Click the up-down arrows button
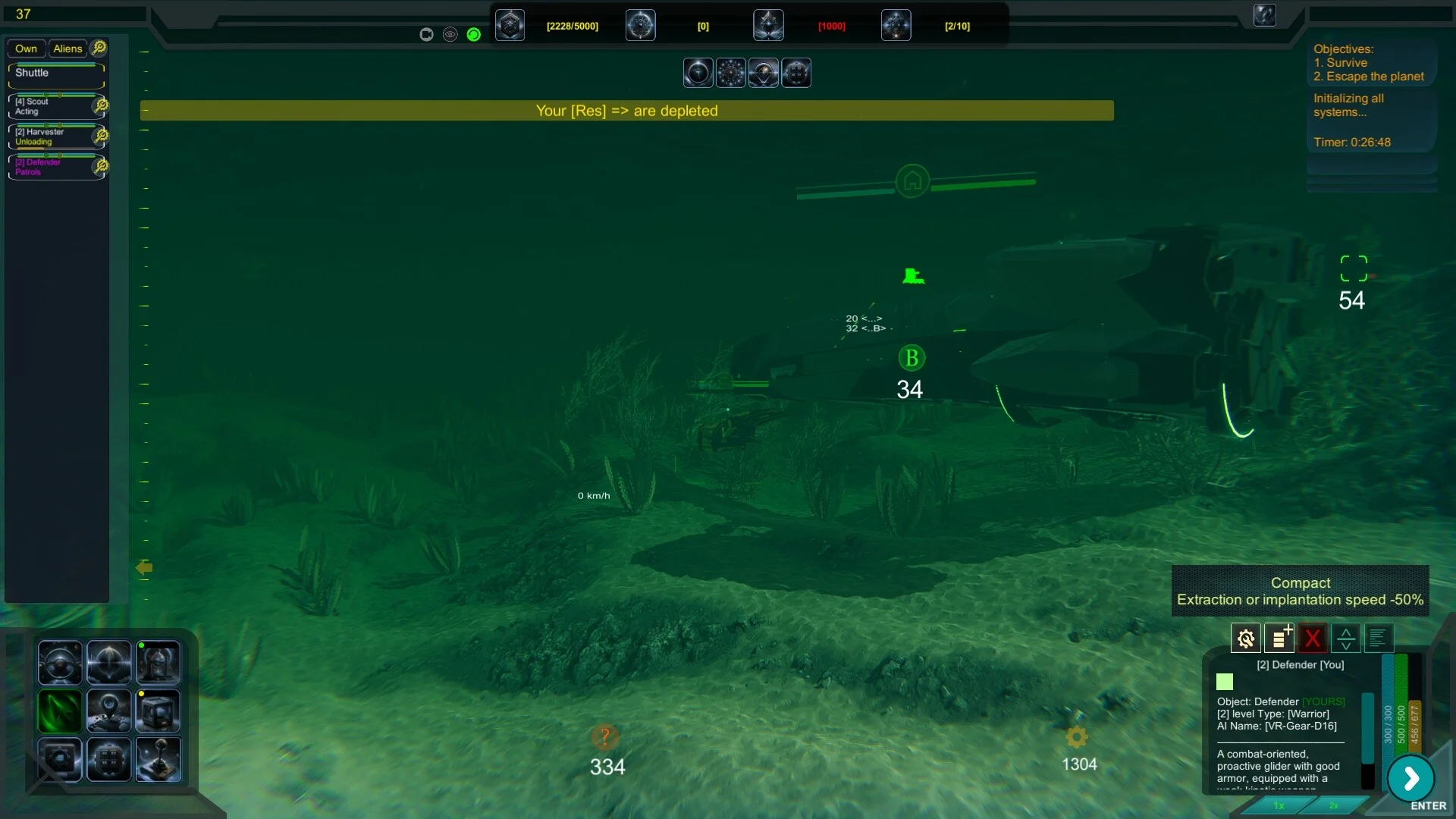This screenshot has height=819, width=1456. (x=1346, y=639)
